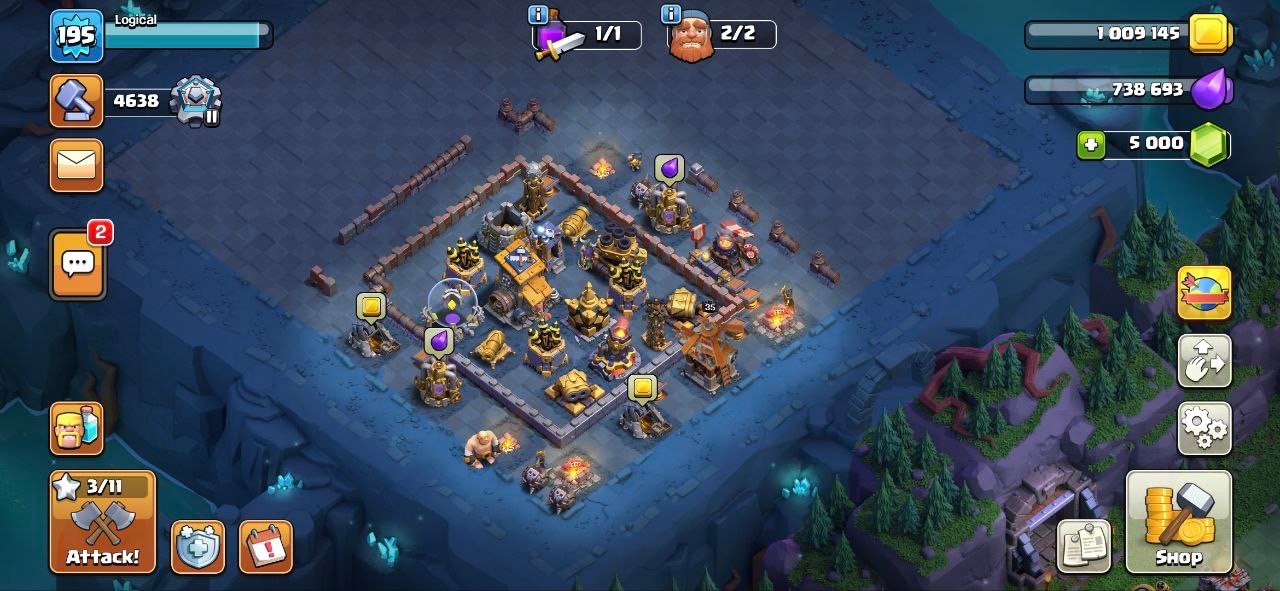Viewport: 1280px width, 591px height.
Task: Open the Shop menu
Action: point(1178,522)
